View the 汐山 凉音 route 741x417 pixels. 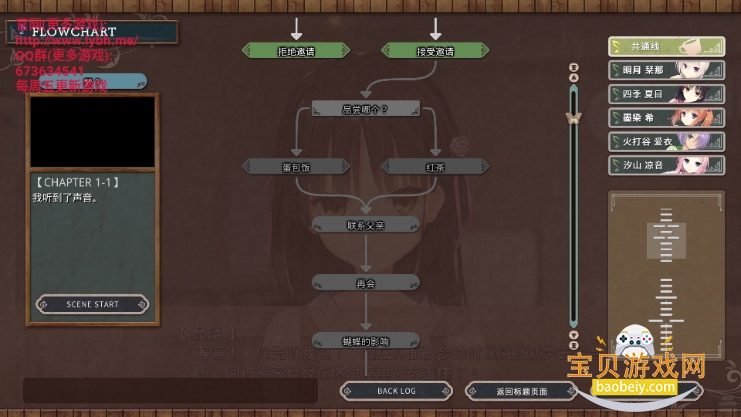pos(666,164)
